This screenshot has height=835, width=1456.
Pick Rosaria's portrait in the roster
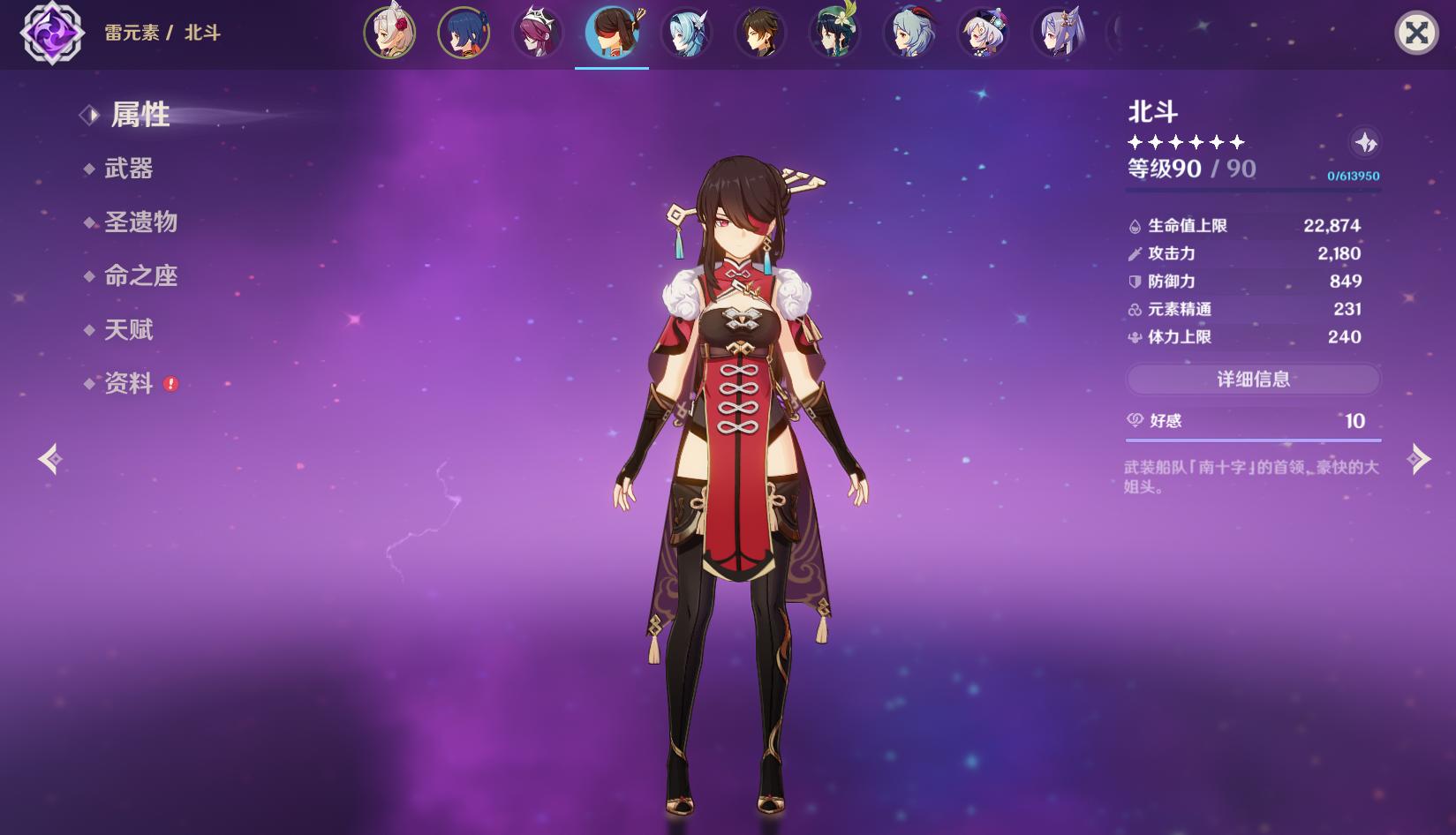coord(538,34)
